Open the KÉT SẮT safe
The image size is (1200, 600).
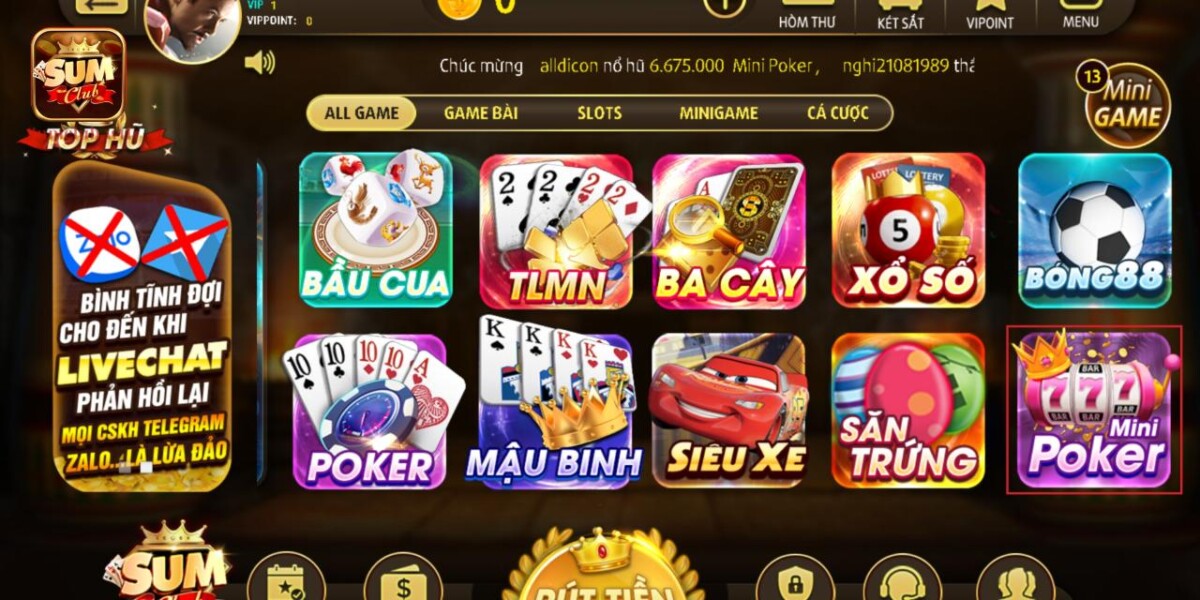pyautogui.click(x=900, y=15)
